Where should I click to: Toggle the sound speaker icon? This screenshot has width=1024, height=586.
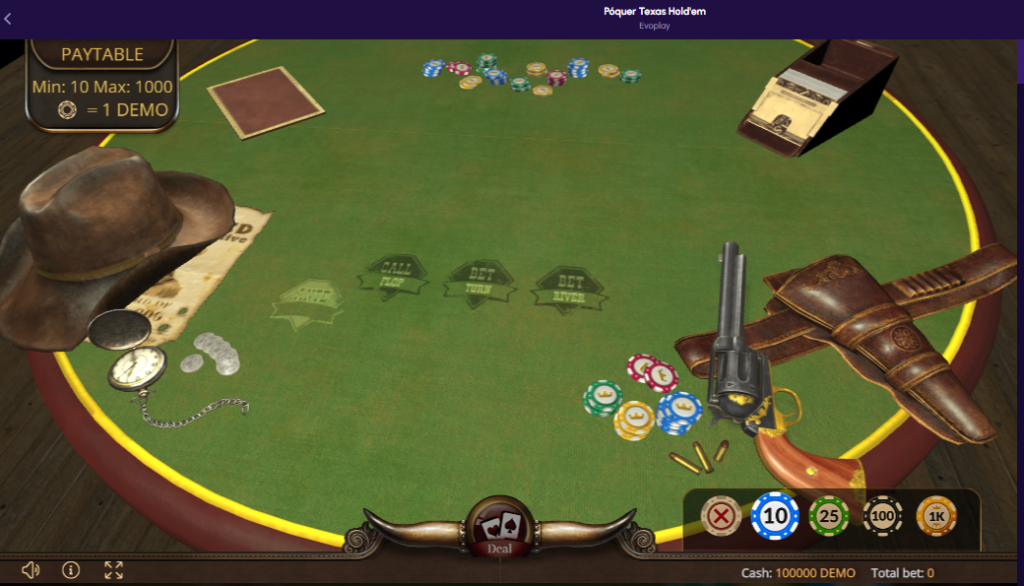[30, 570]
